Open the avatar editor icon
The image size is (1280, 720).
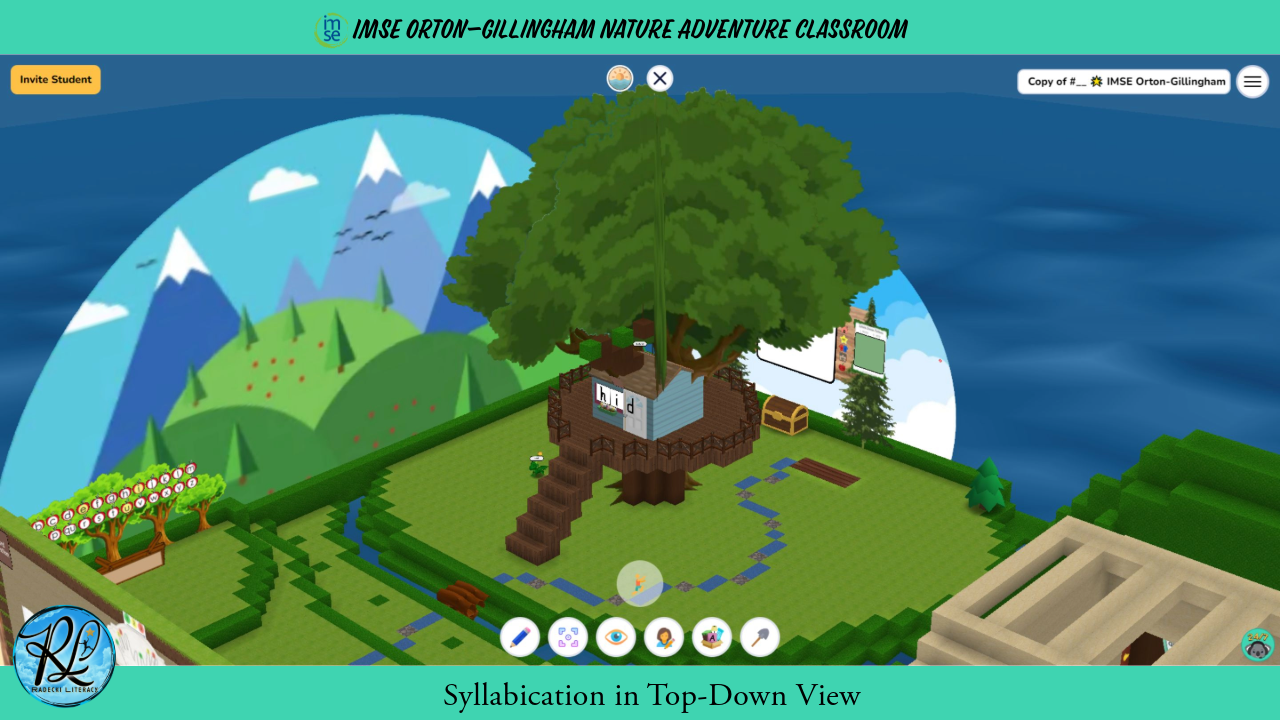pyautogui.click(x=663, y=637)
